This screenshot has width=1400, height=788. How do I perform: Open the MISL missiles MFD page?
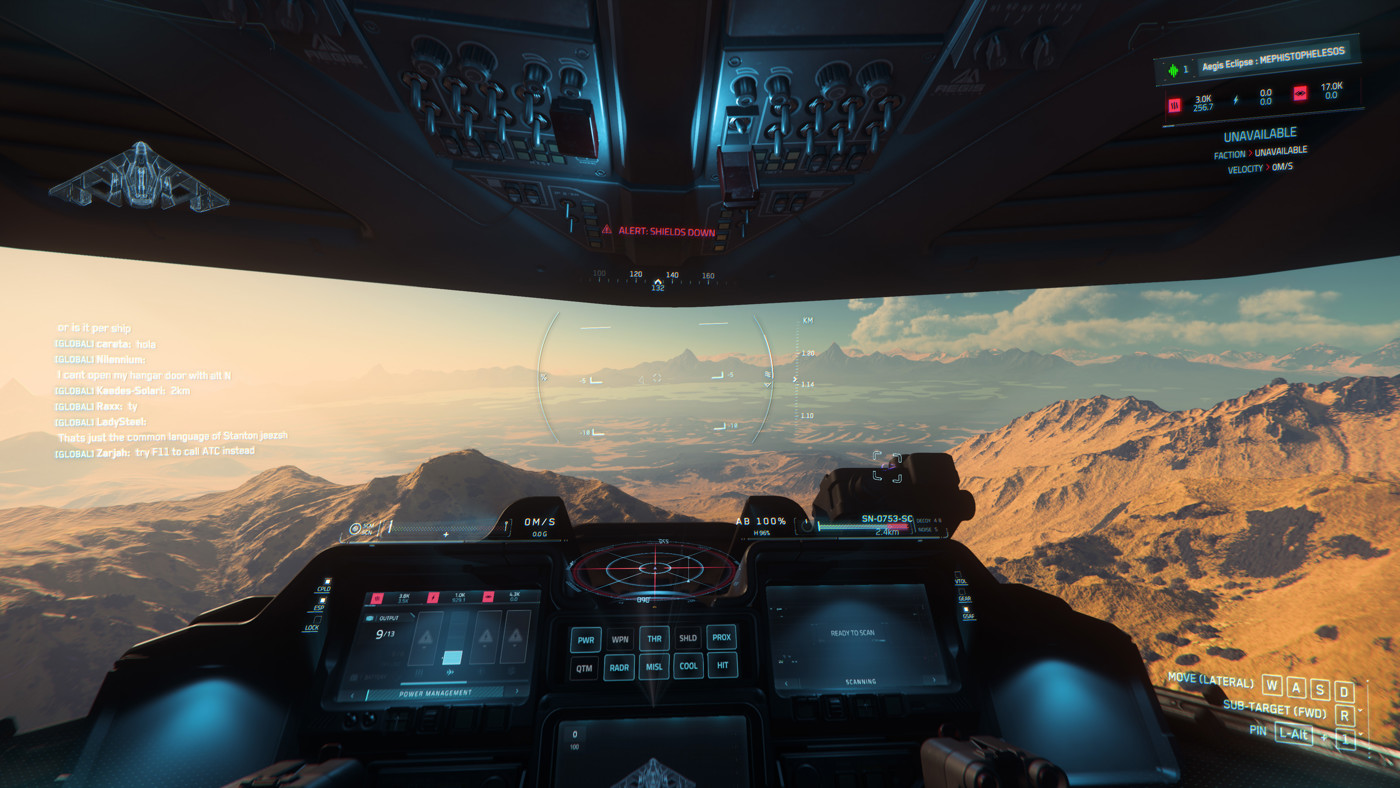point(655,667)
